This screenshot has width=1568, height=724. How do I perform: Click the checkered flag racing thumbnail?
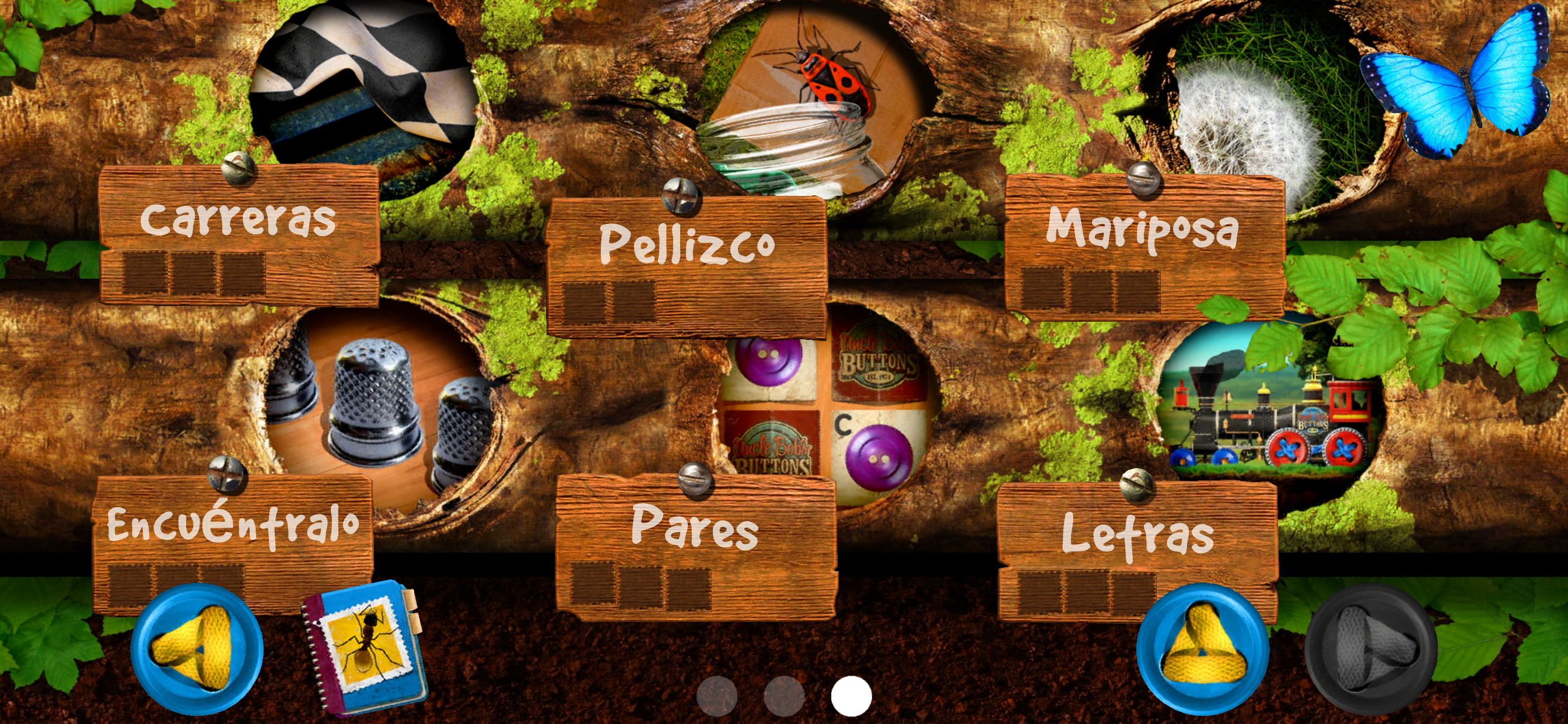click(364, 92)
